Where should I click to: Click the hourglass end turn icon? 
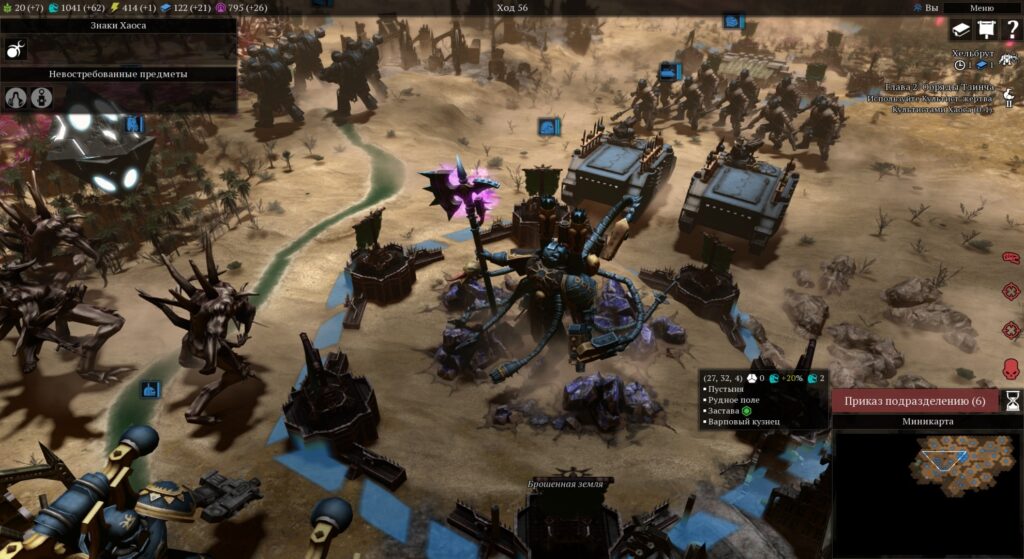(1012, 401)
